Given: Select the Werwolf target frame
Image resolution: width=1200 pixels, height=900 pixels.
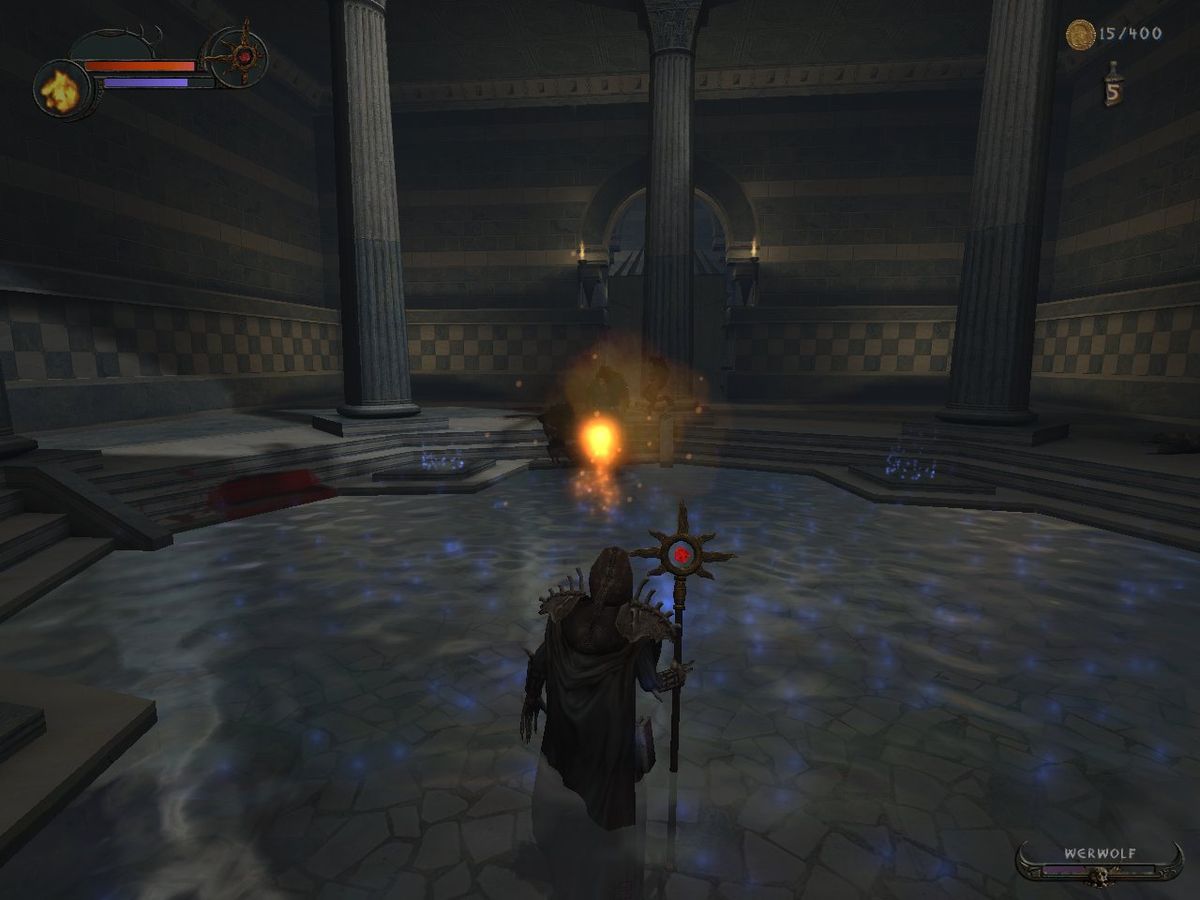Looking at the screenshot, I should pos(1099,862).
